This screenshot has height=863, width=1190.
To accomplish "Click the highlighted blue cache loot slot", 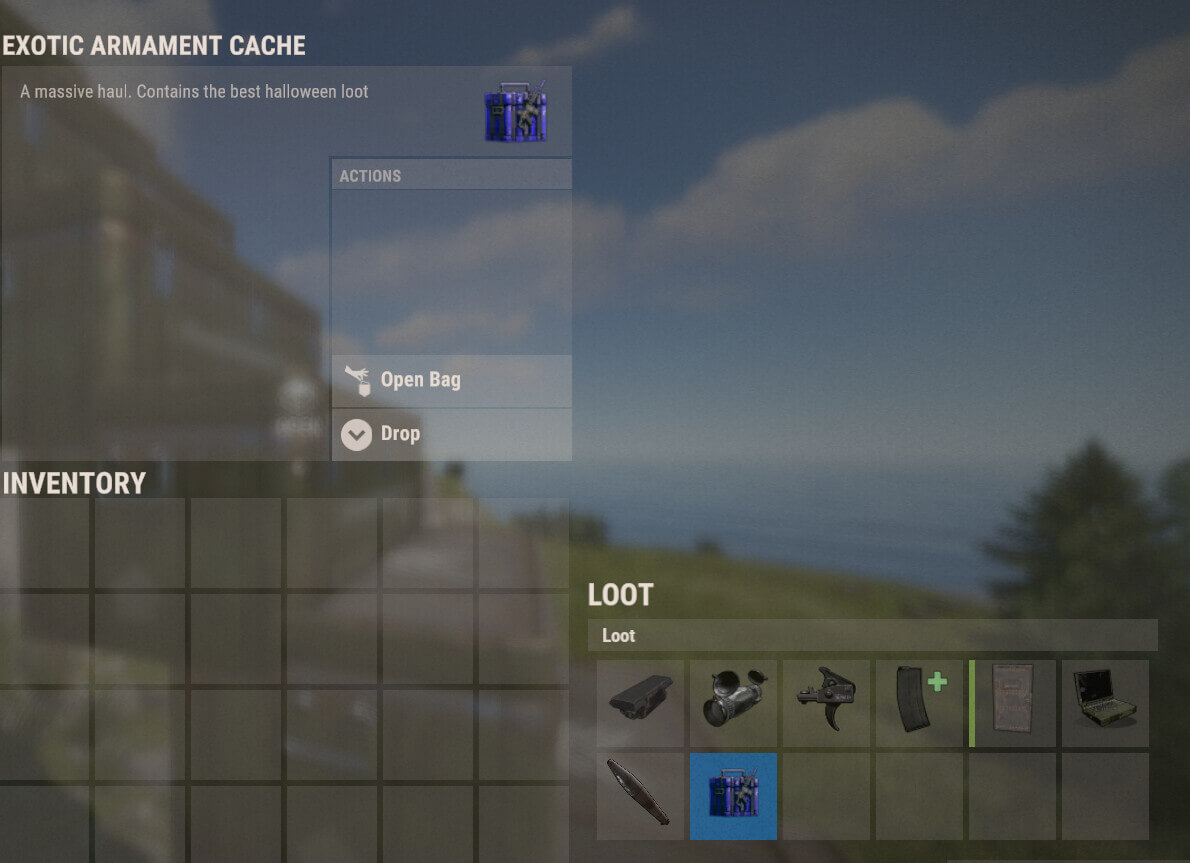I will pyautogui.click(x=733, y=796).
